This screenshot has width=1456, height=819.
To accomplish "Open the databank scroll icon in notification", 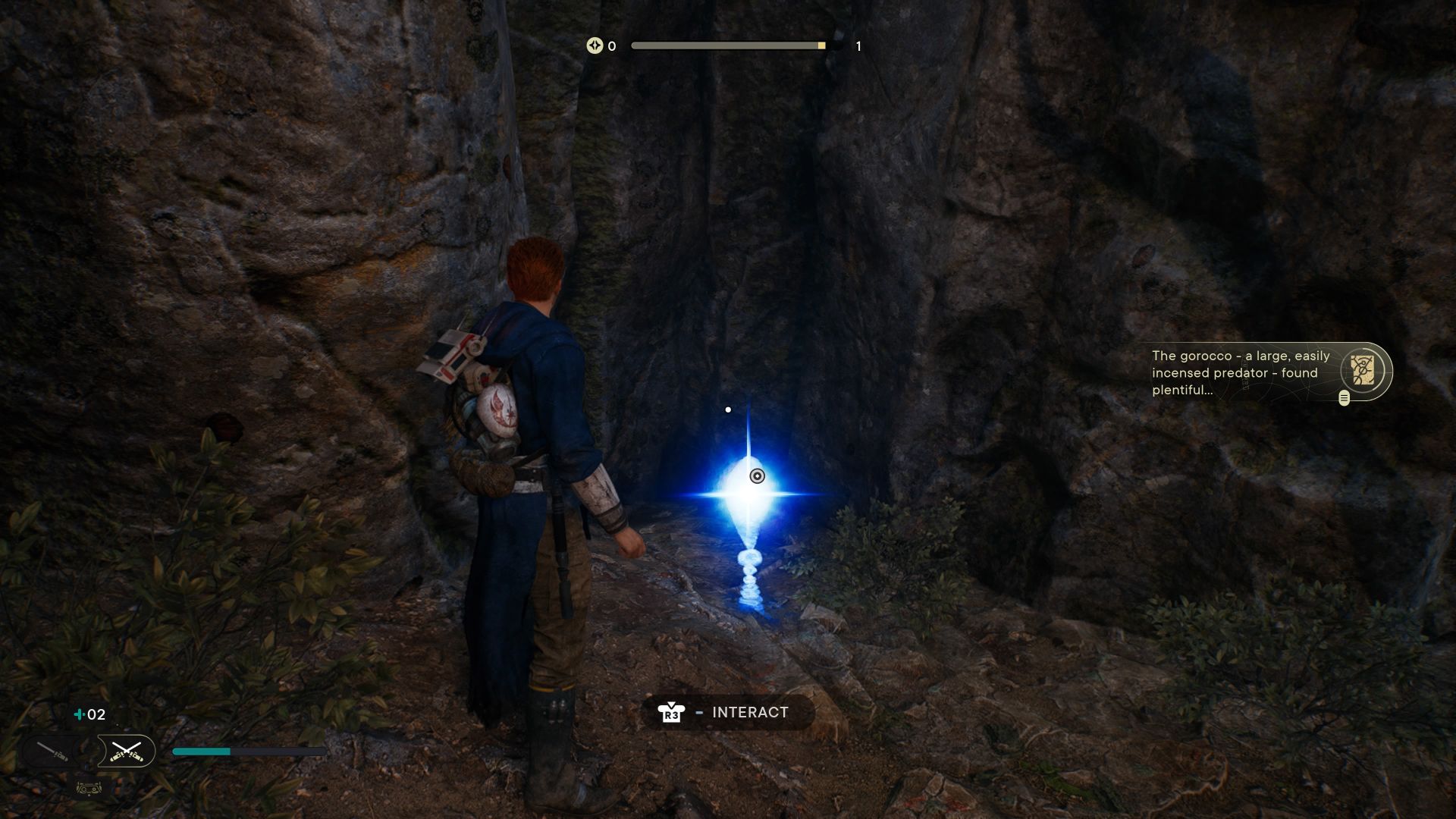I will (1363, 369).
